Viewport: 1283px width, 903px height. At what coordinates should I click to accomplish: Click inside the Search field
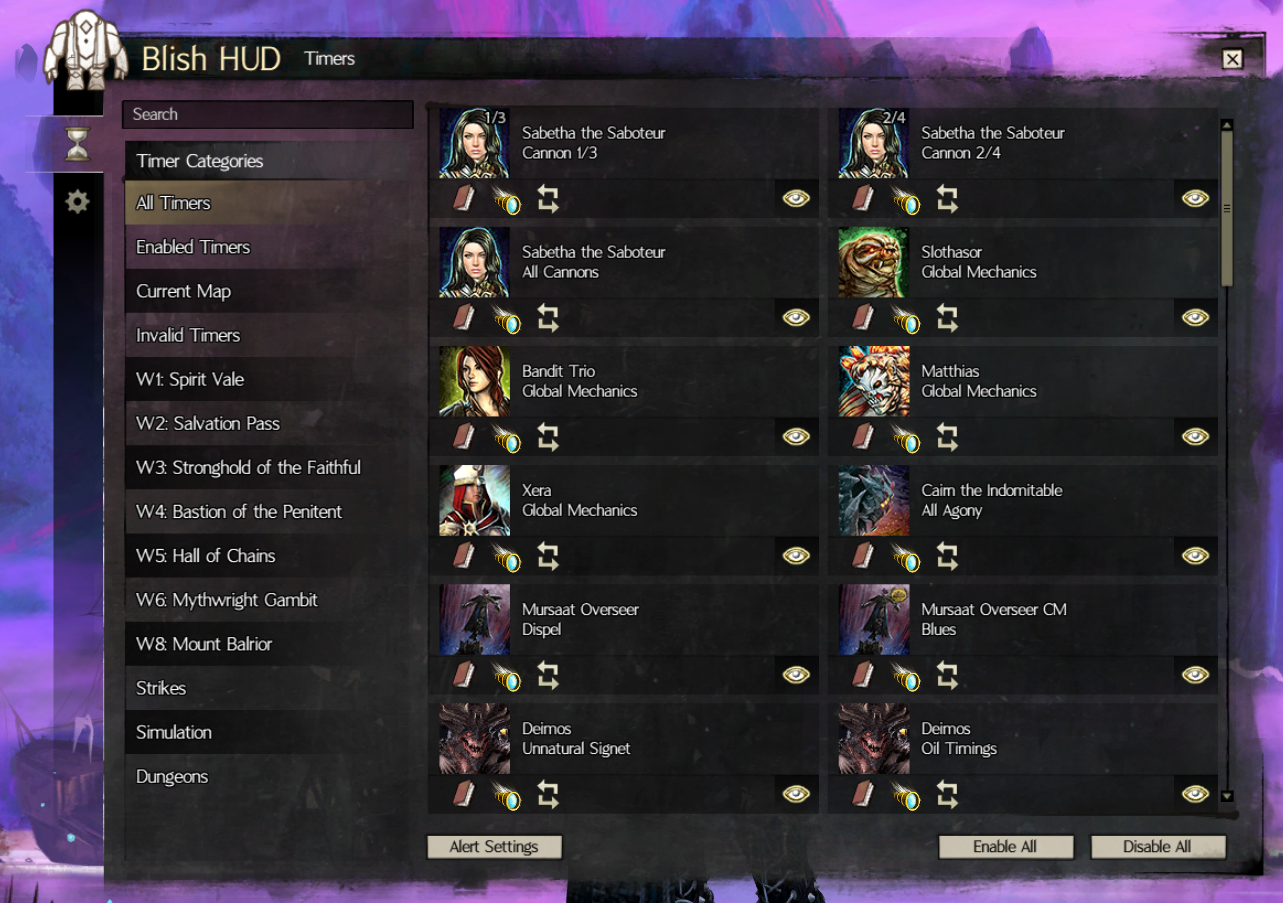pyautogui.click(x=268, y=114)
